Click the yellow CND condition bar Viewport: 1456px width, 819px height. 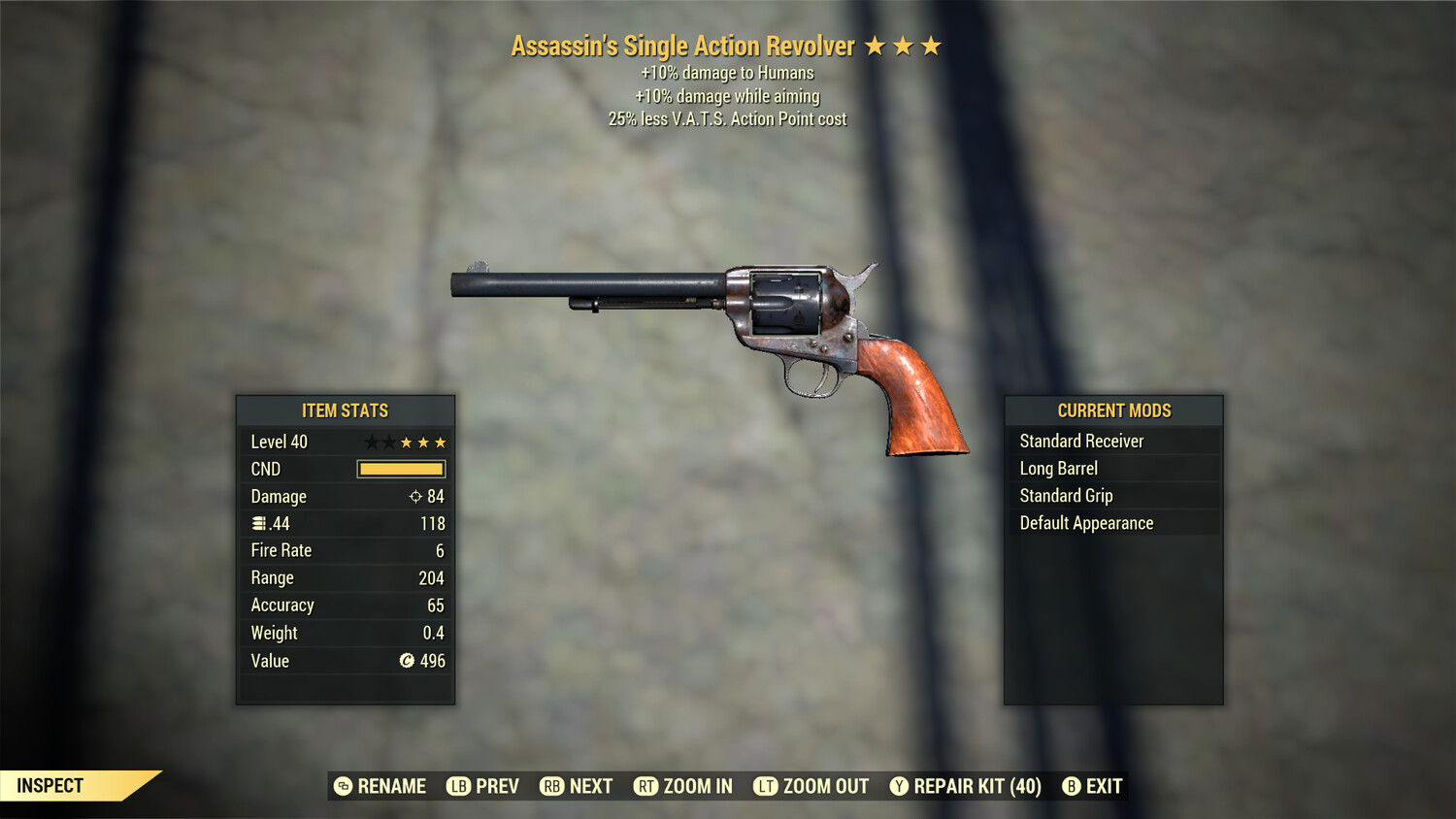point(401,469)
